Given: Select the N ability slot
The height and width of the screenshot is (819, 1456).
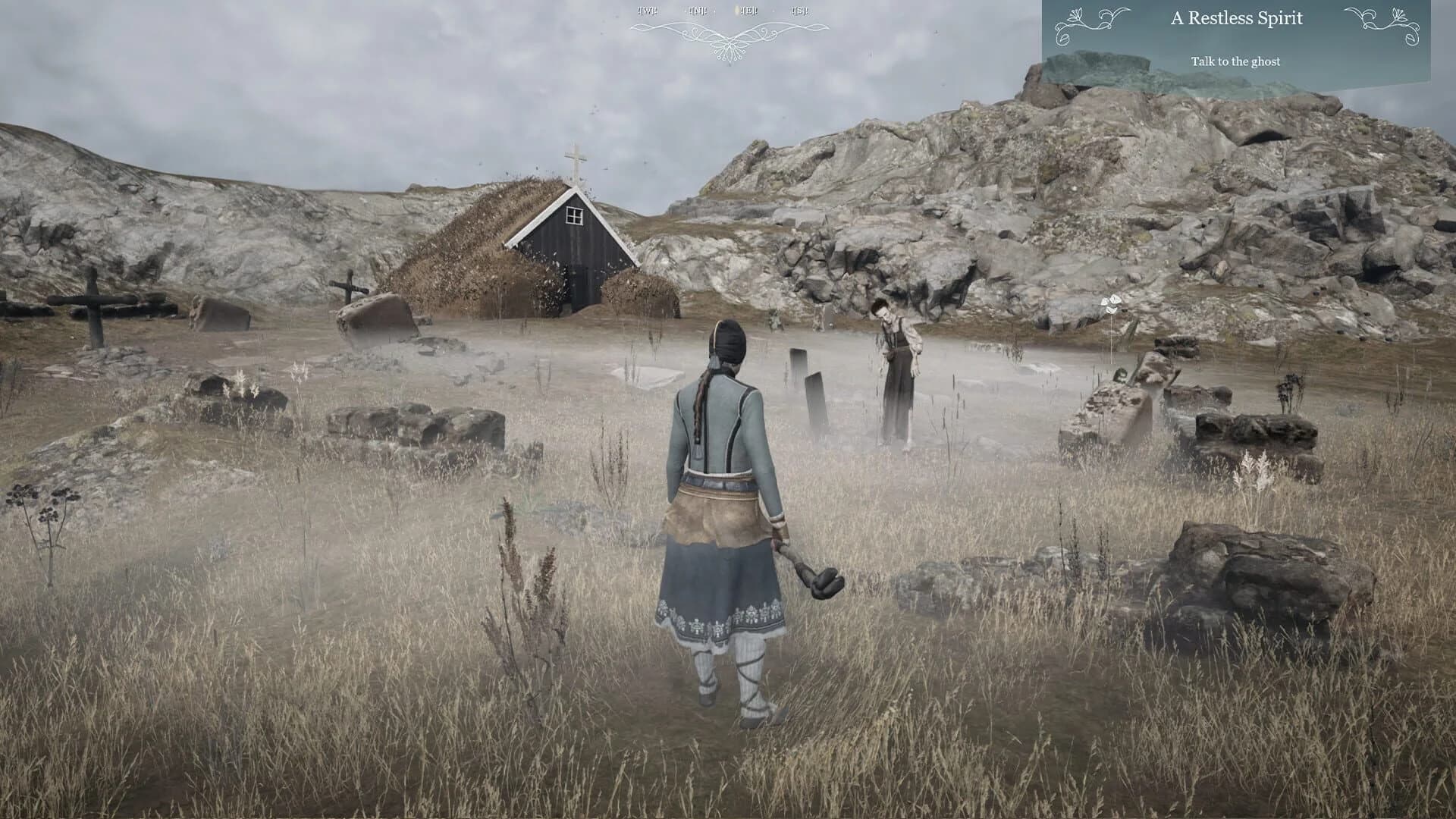Looking at the screenshot, I should click(x=696, y=12).
